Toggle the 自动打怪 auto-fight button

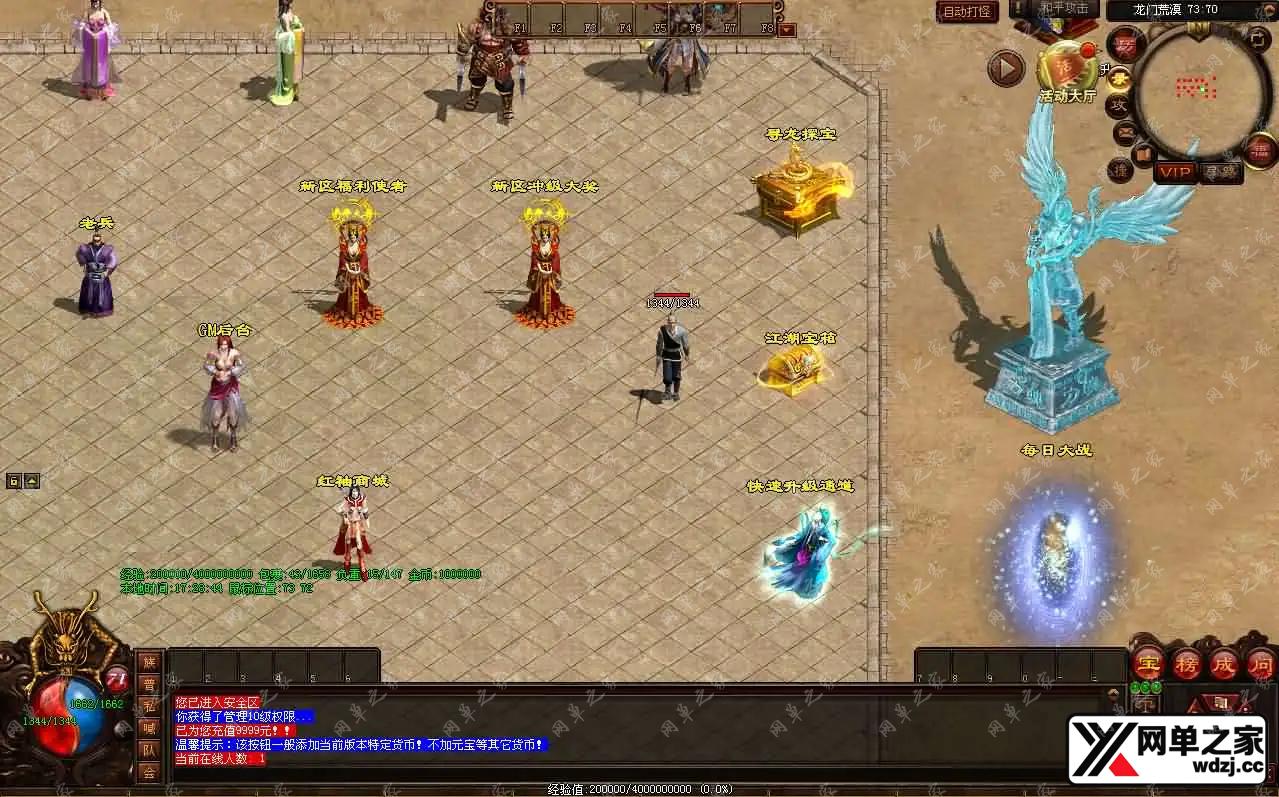pos(967,12)
